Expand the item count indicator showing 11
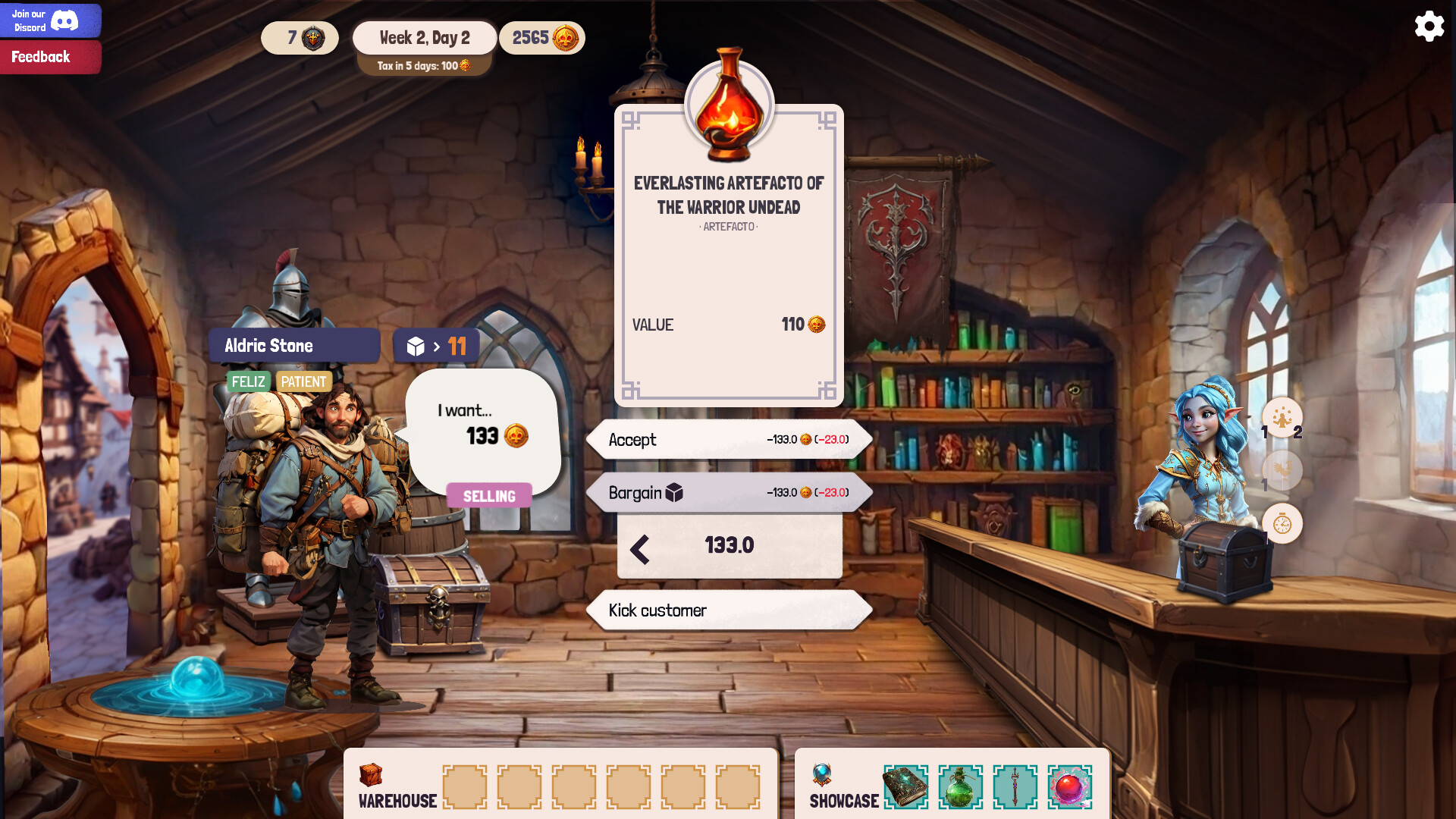This screenshot has width=1456, height=819. coord(436,345)
